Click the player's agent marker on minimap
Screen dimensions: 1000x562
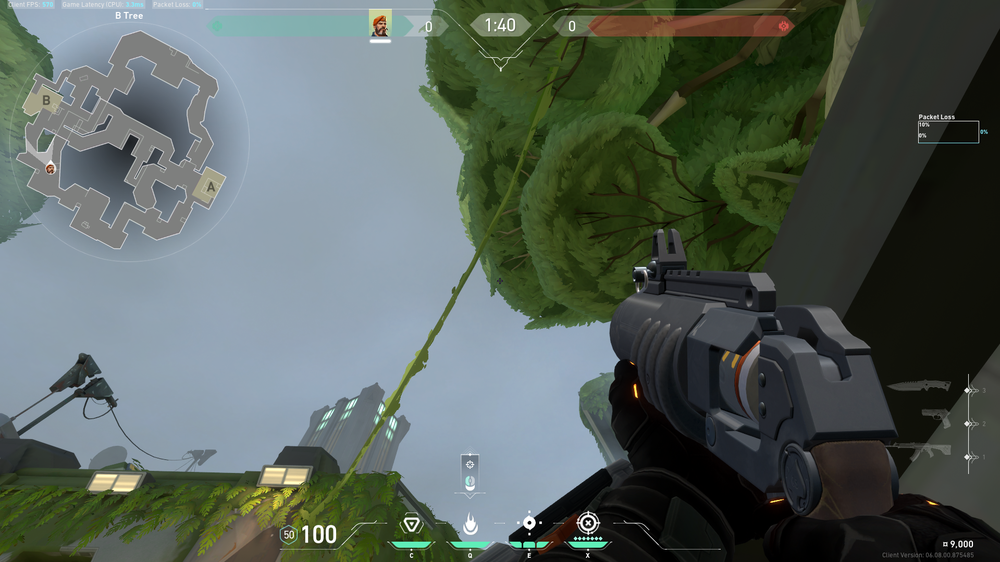(50, 168)
